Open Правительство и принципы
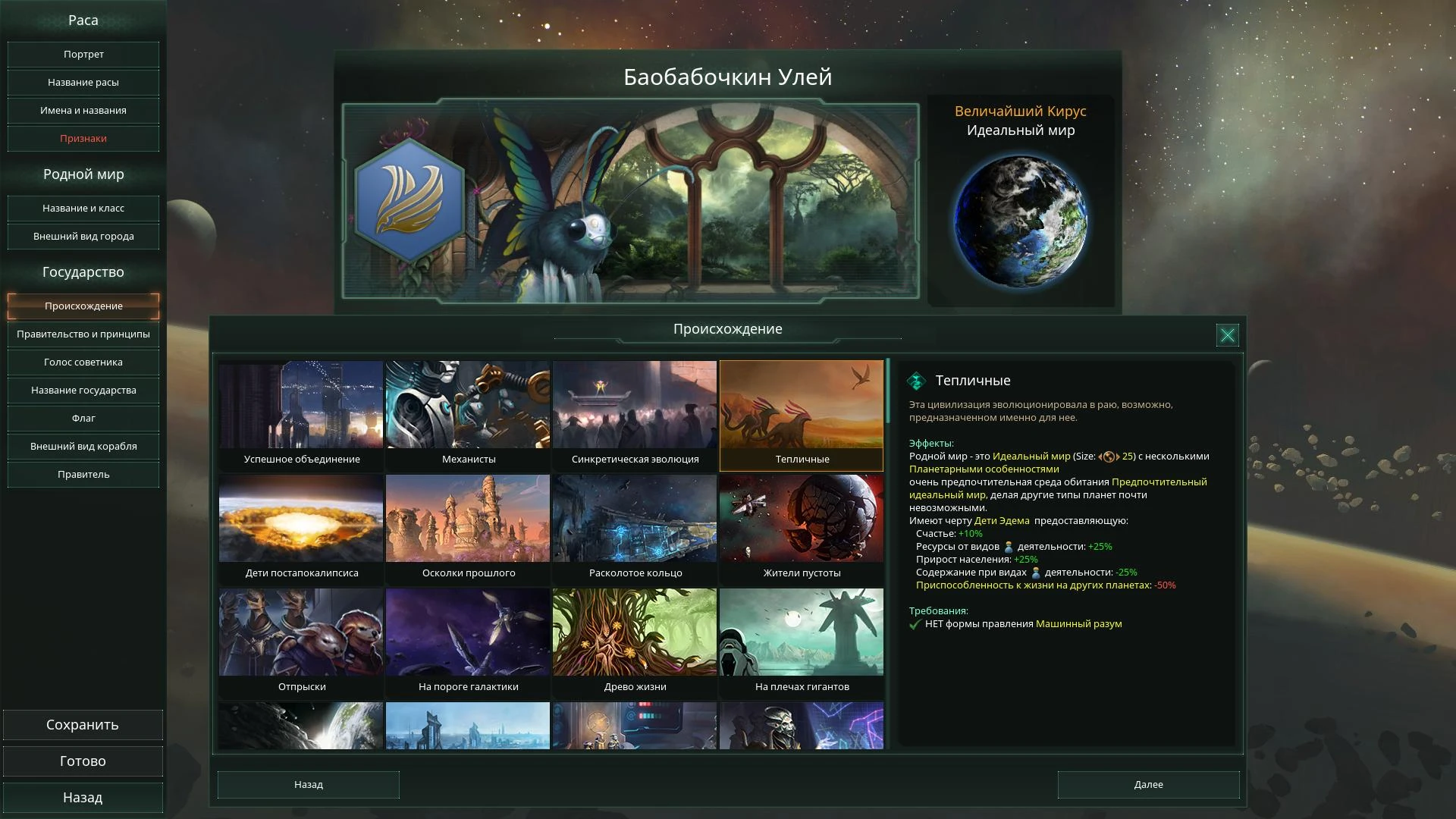The height and width of the screenshot is (819, 1456). tap(83, 334)
